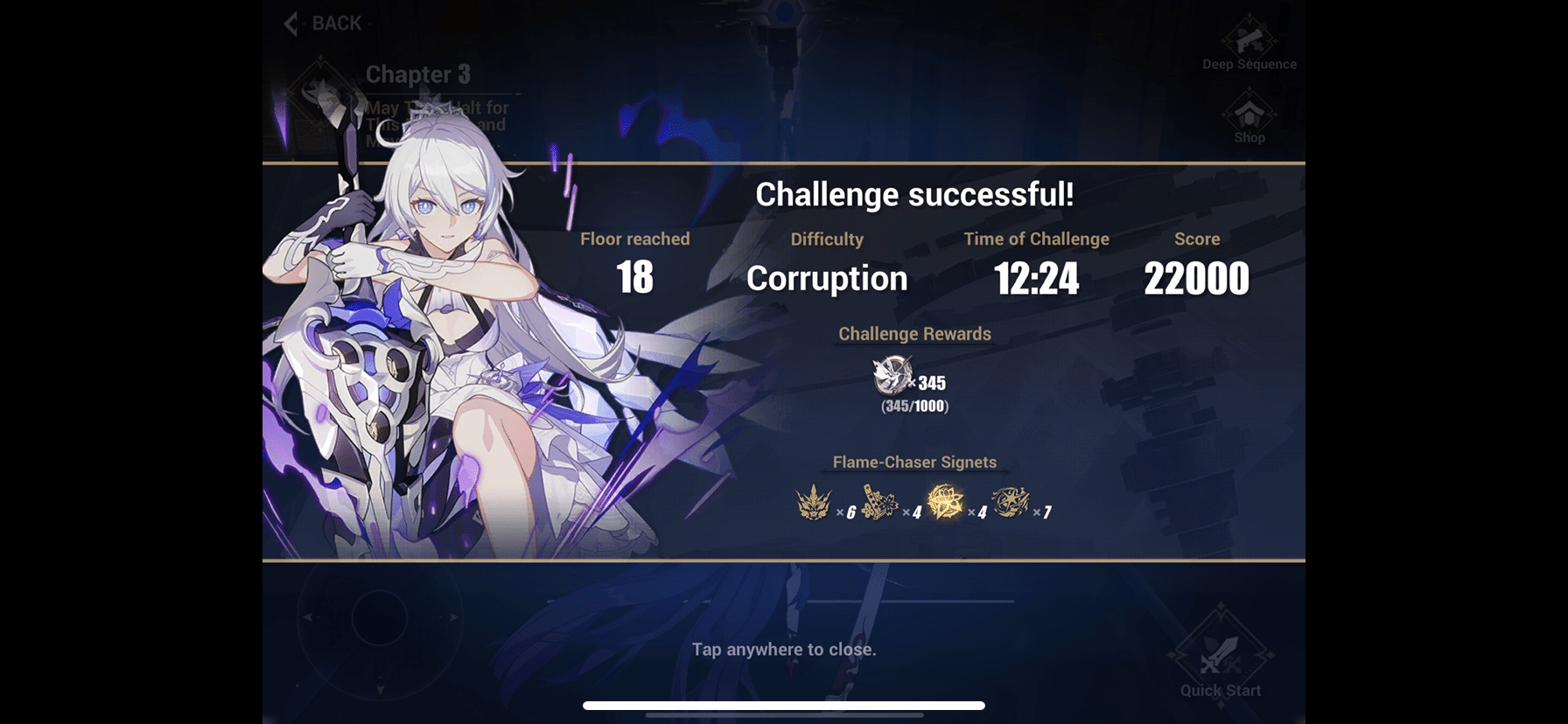Tap the home indicator bar
Viewport: 1568px width, 724px height.
pyautogui.click(x=783, y=705)
